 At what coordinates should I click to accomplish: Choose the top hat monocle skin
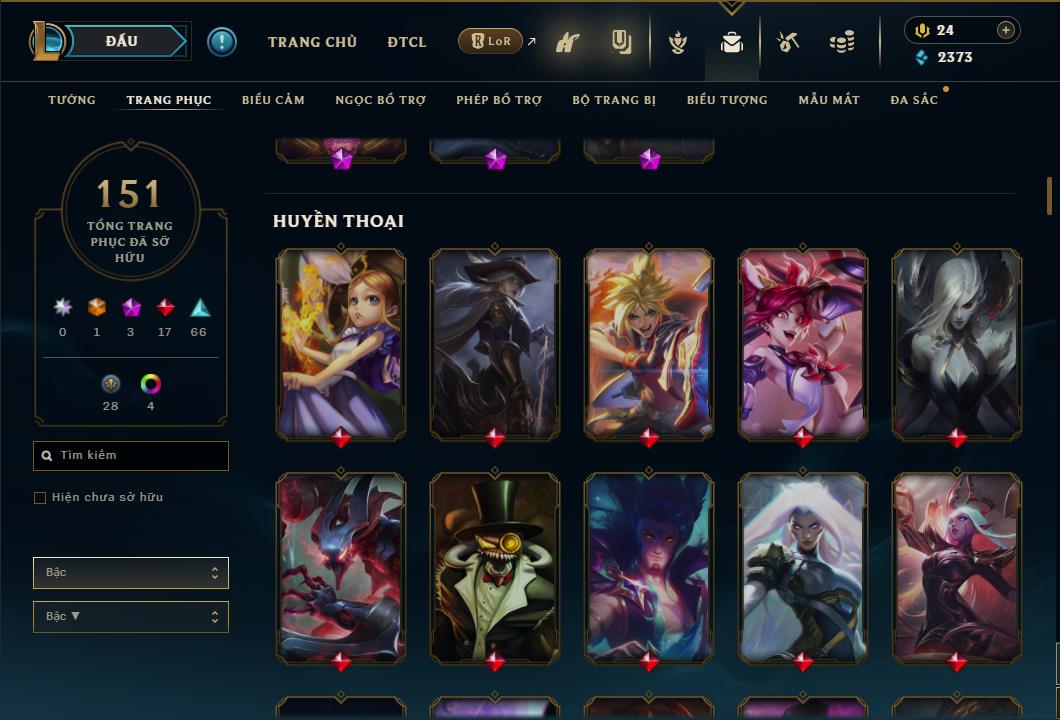tap(495, 567)
